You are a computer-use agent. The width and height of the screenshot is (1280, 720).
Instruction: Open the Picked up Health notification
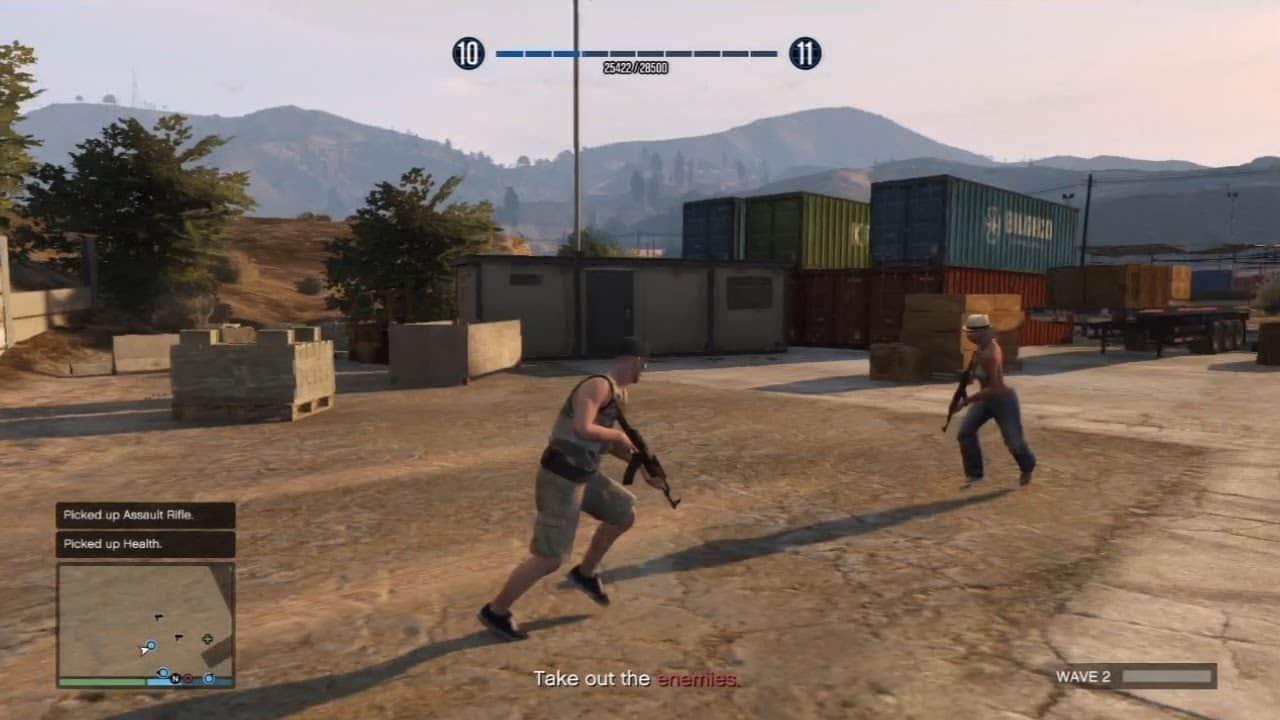(x=144, y=545)
